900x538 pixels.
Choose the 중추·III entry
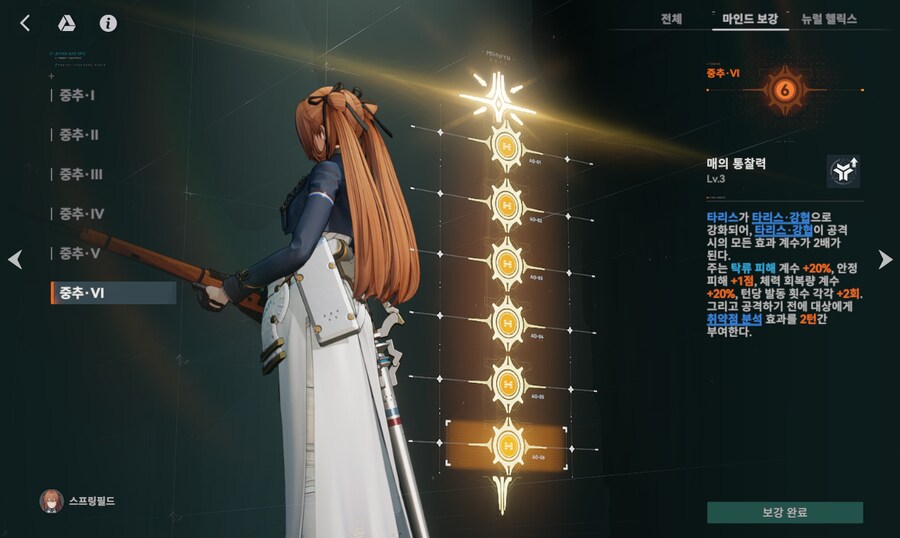pyautogui.click(x=80, y=174)
